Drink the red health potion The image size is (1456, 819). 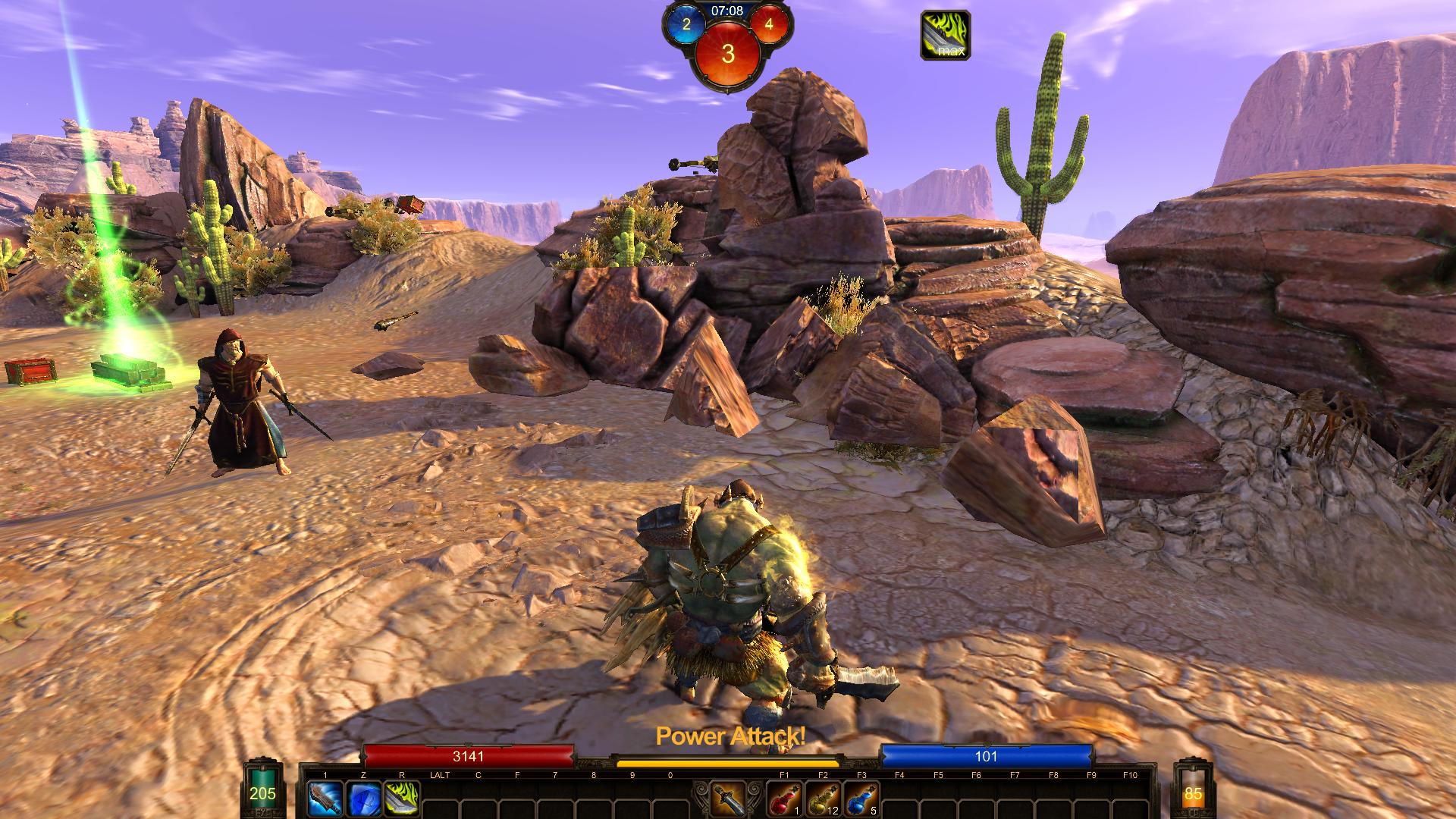coord(784,799)
